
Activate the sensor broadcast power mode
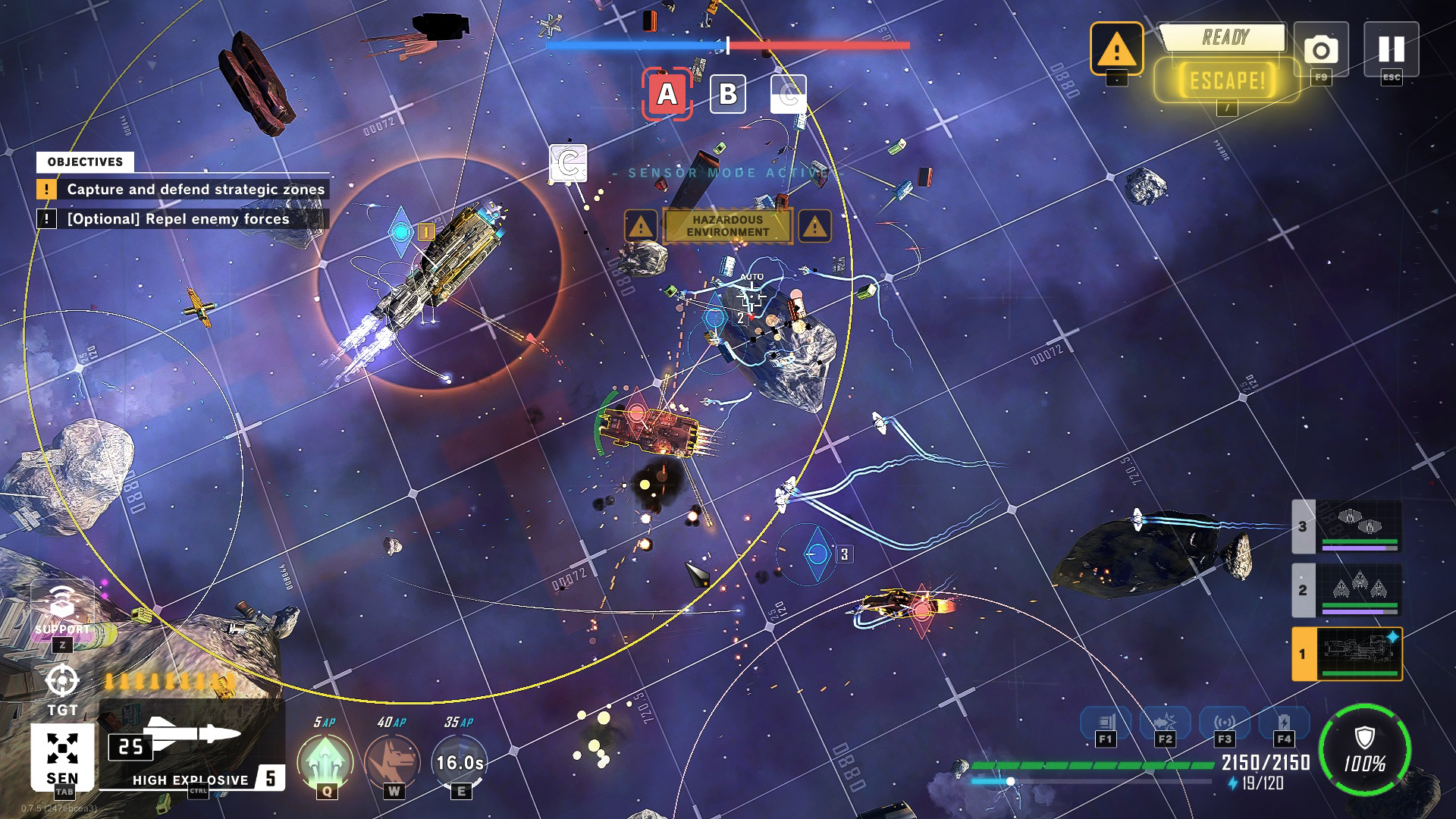(1224, 723)
